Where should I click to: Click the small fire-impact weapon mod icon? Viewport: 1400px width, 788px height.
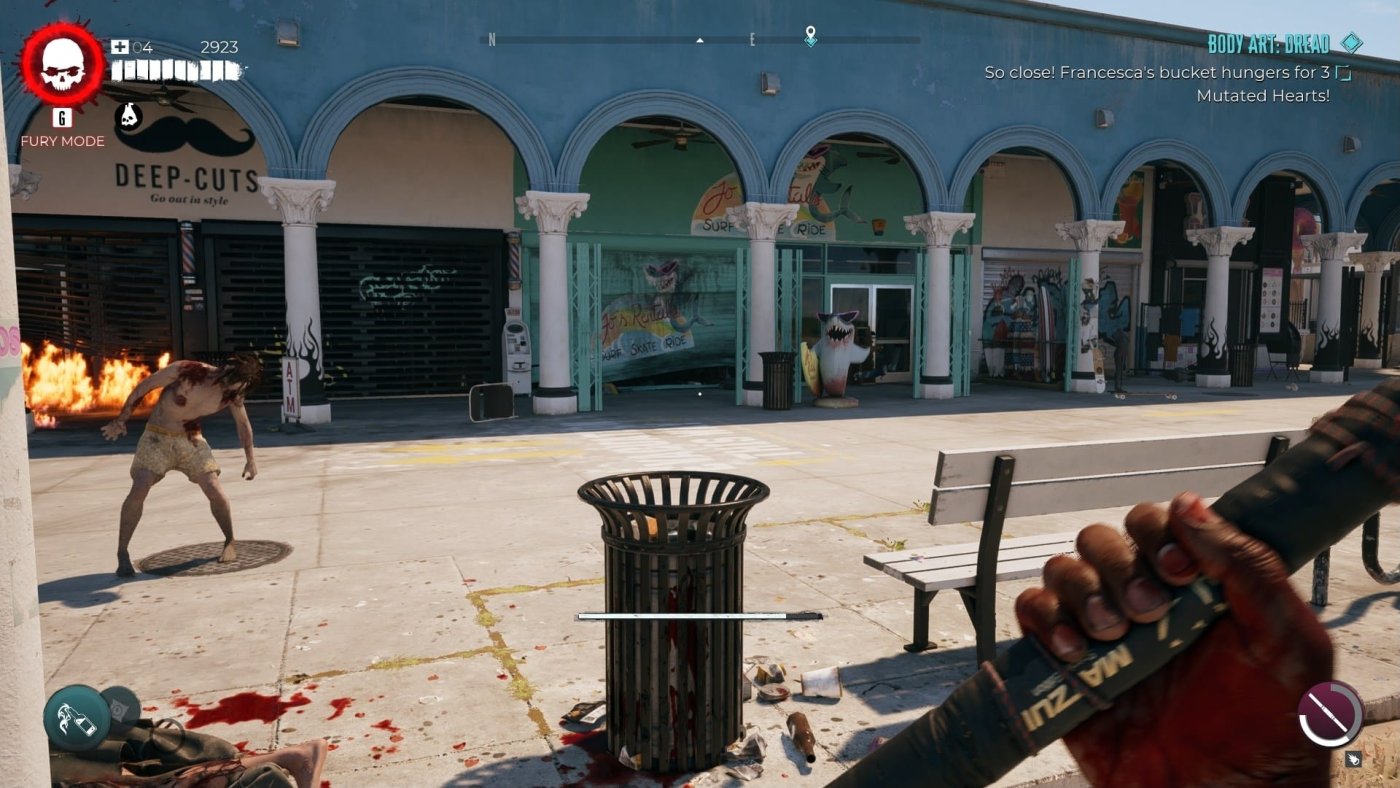(1352, 759)
